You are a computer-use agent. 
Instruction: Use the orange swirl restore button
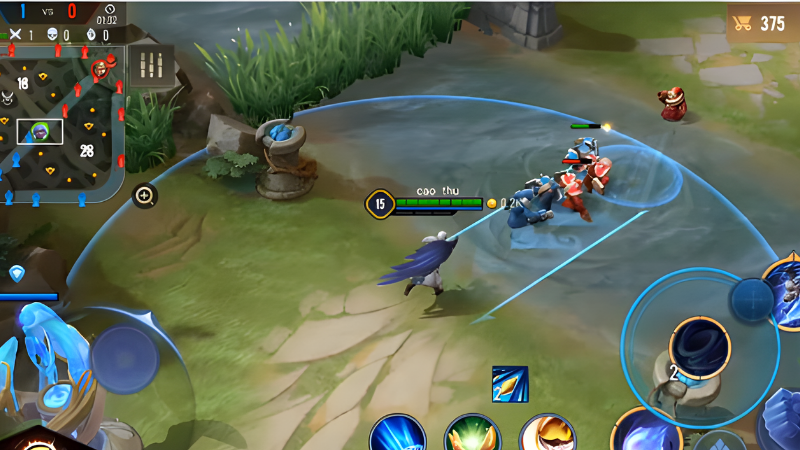[546, 433]
